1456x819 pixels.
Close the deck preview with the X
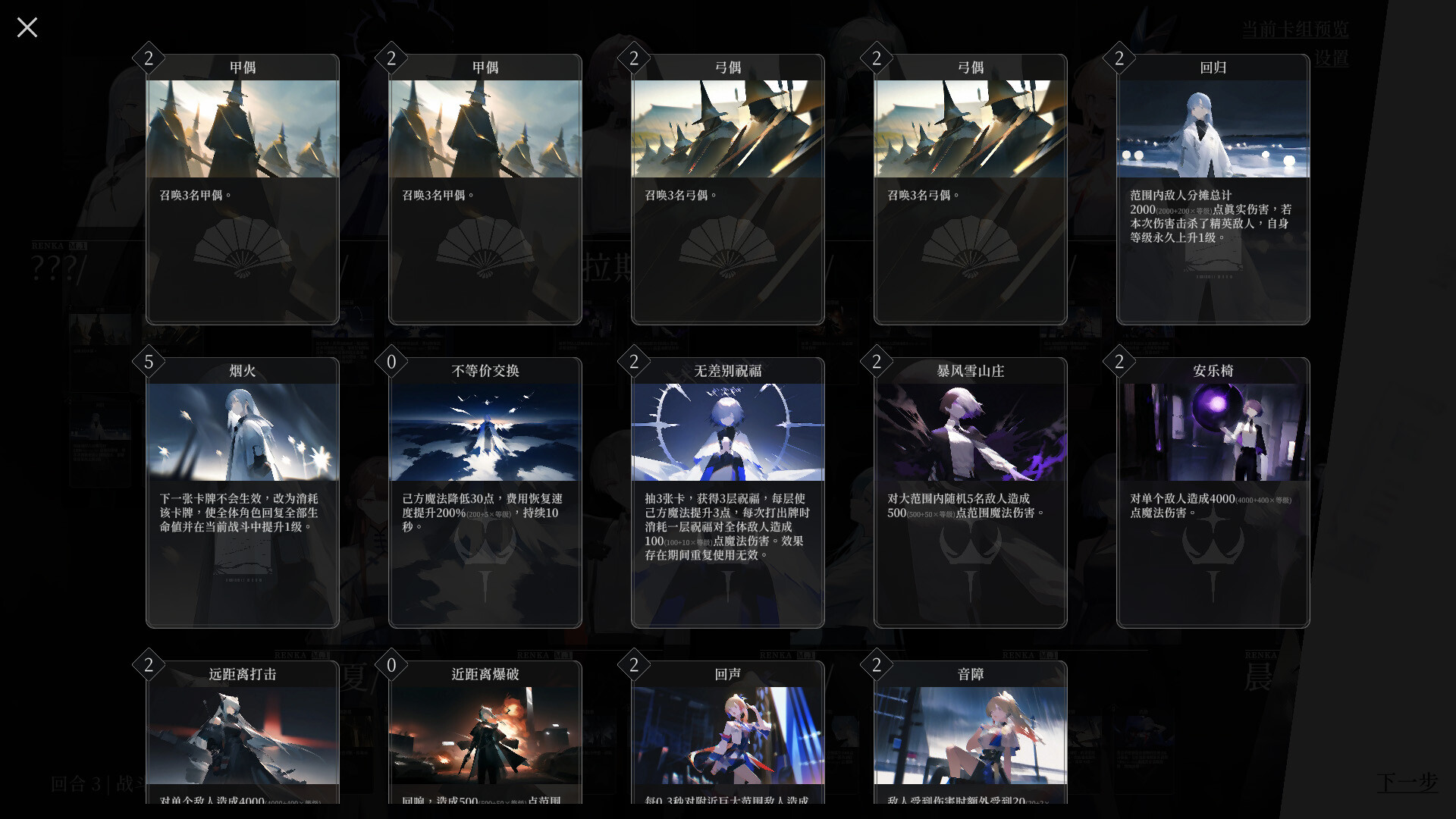tap(27, 27)
